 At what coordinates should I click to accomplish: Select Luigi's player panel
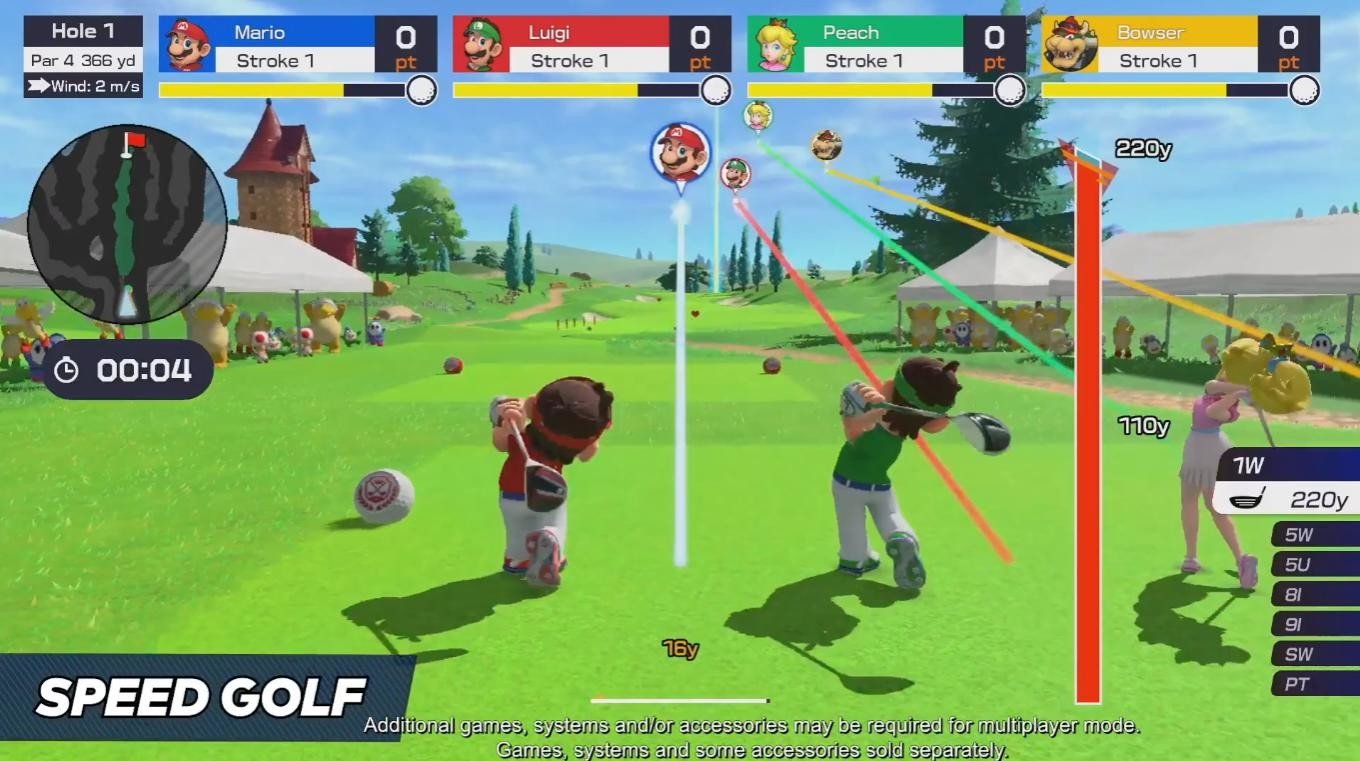tap(592, 45)
